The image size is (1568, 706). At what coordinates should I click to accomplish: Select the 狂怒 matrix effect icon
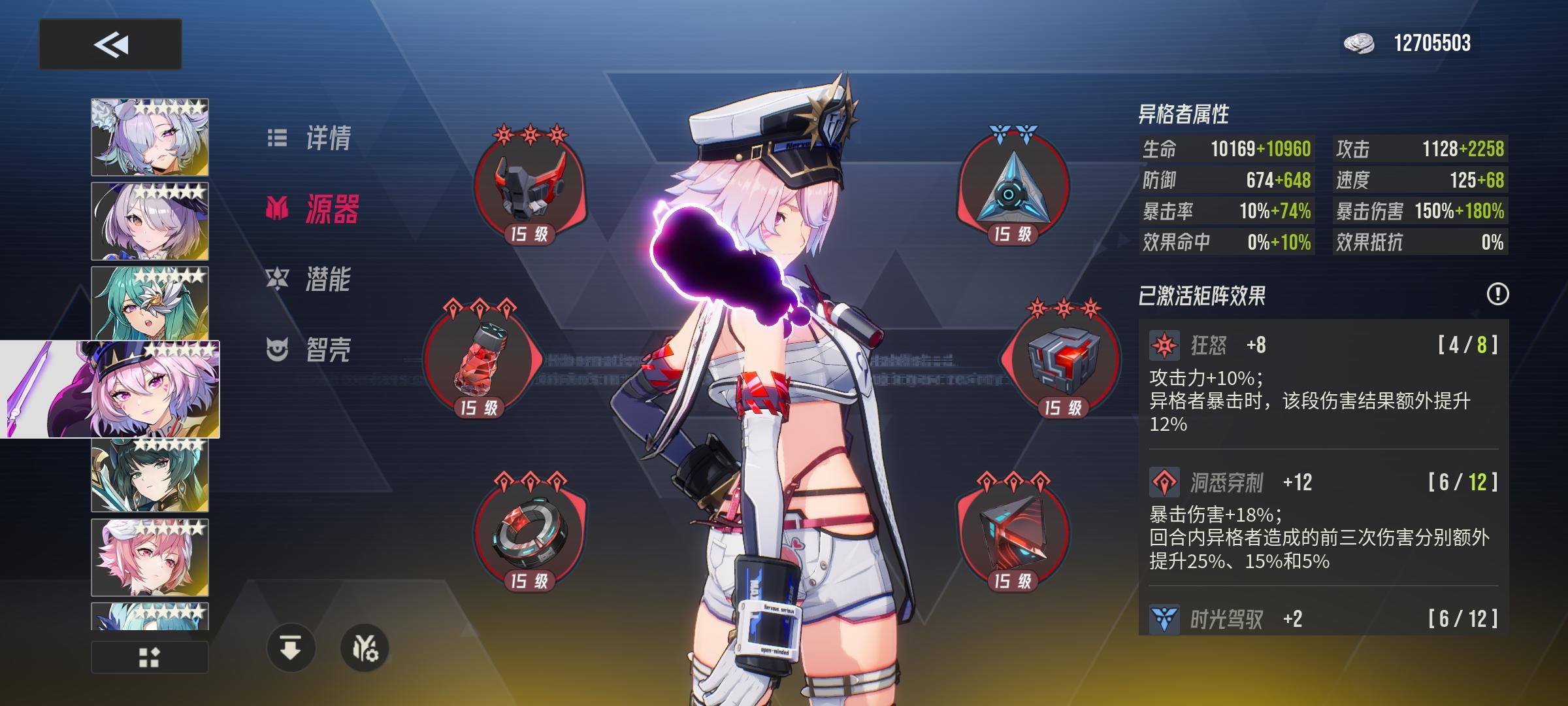(x=1166, y=344)
